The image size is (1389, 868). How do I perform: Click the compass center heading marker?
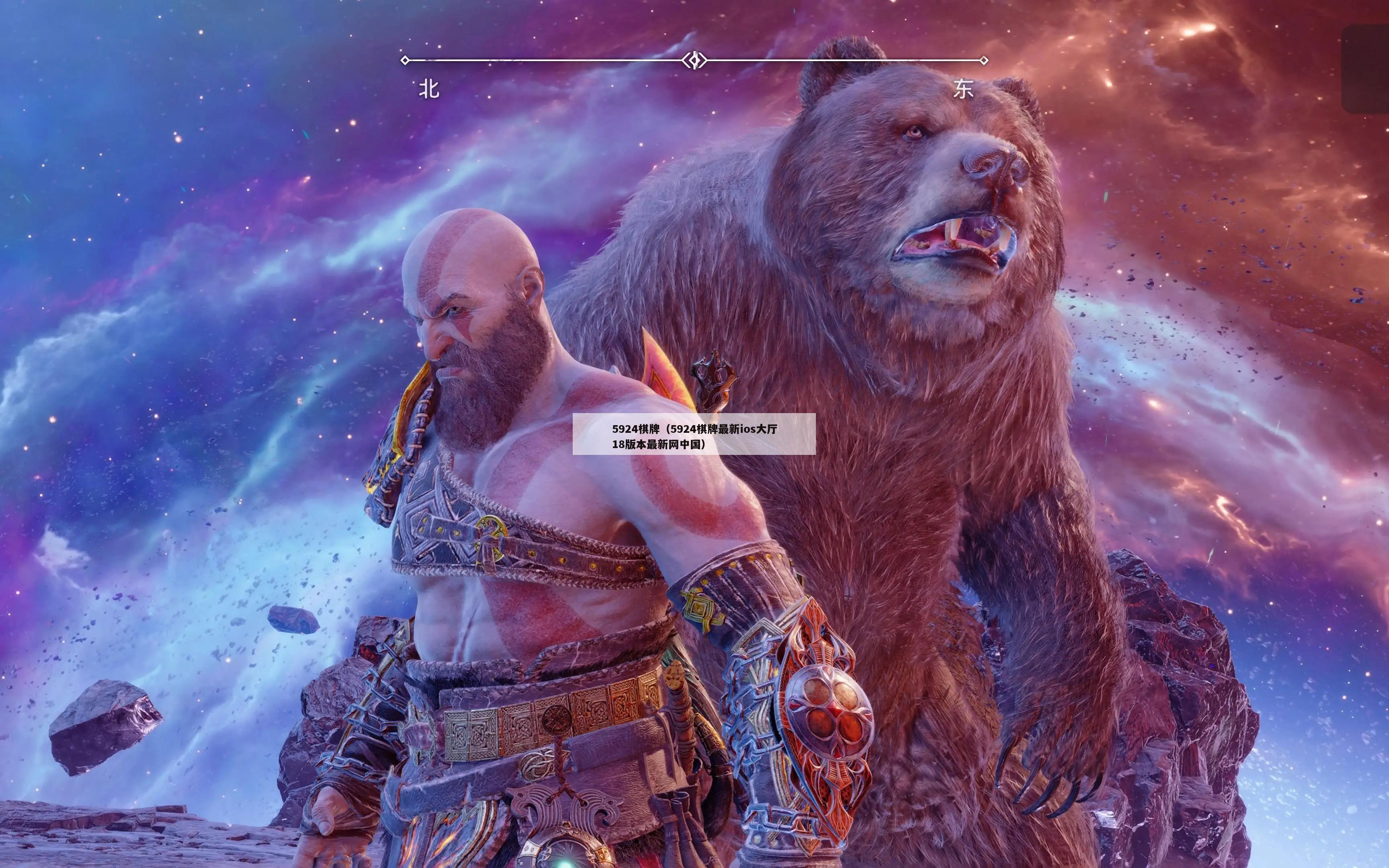[x=694, y=60]
